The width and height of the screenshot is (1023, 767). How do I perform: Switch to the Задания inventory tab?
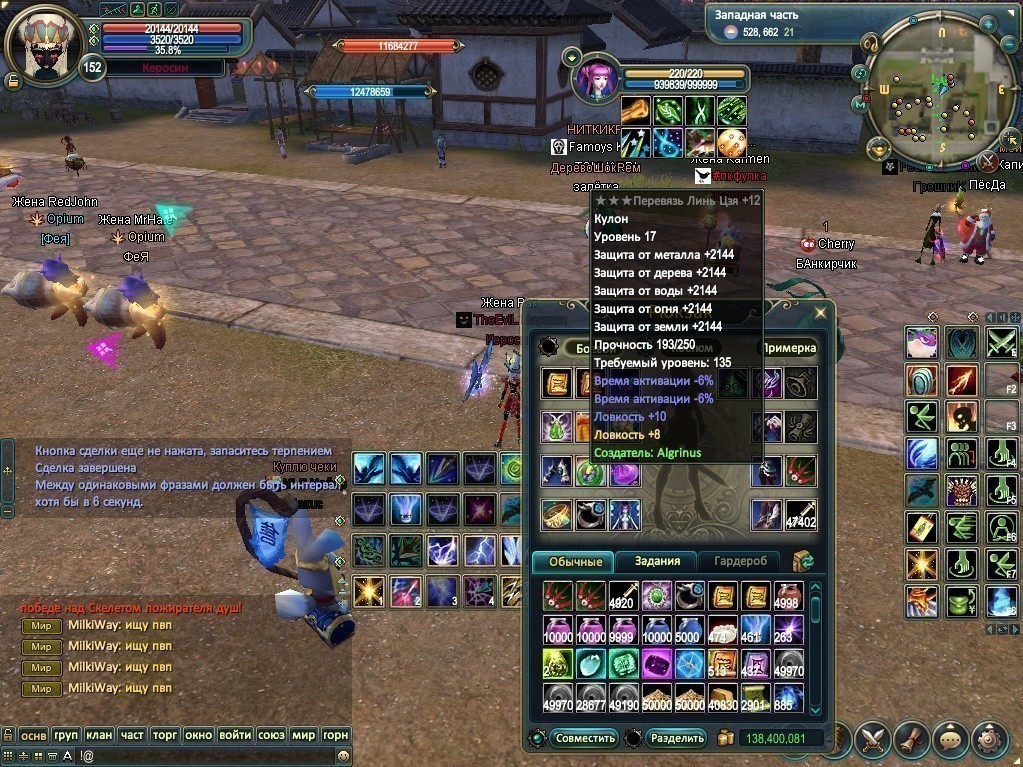(656, 562)
